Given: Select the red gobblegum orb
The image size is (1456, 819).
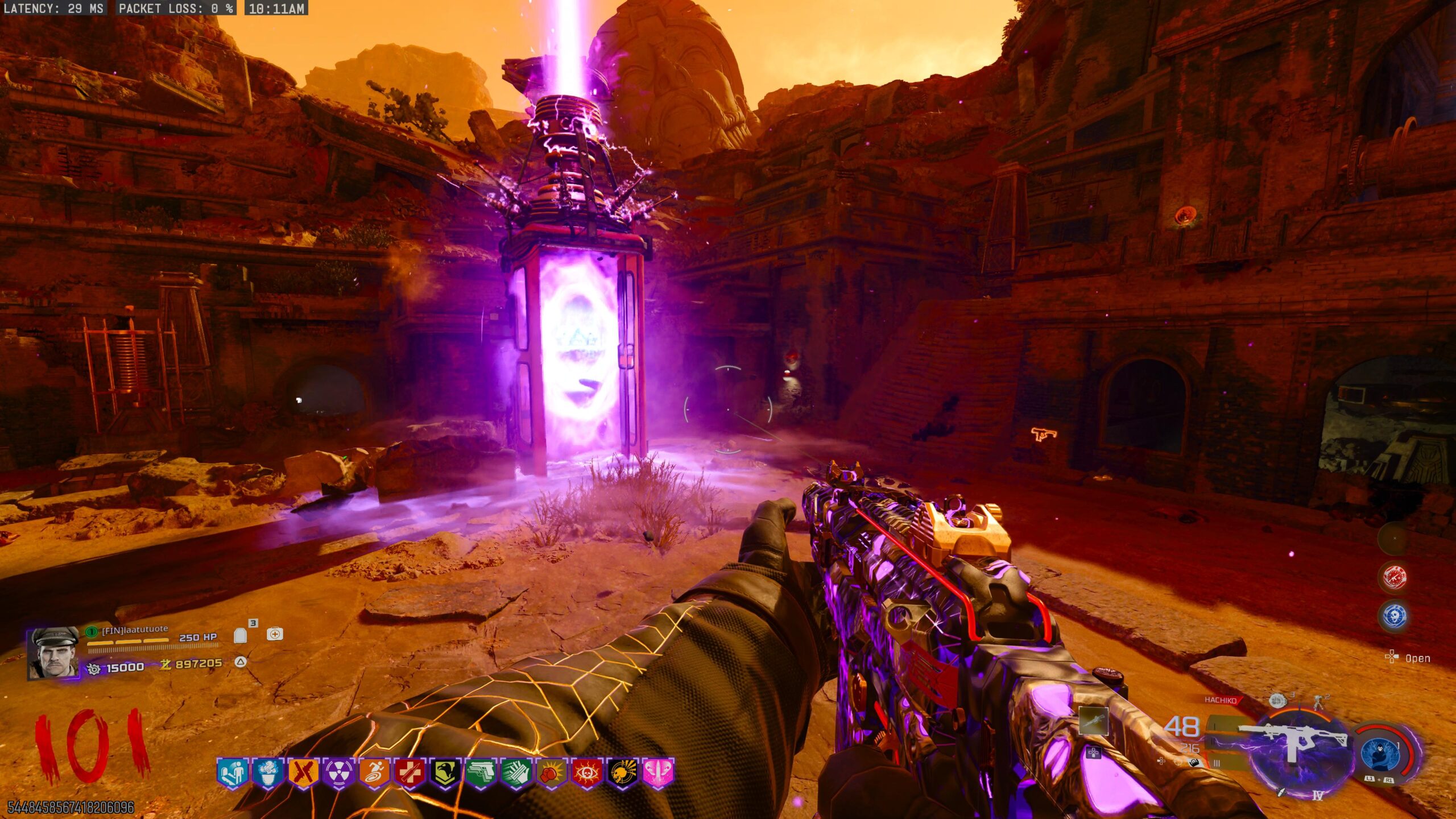Looking at the screenshot, I should tap(1394, 578).
